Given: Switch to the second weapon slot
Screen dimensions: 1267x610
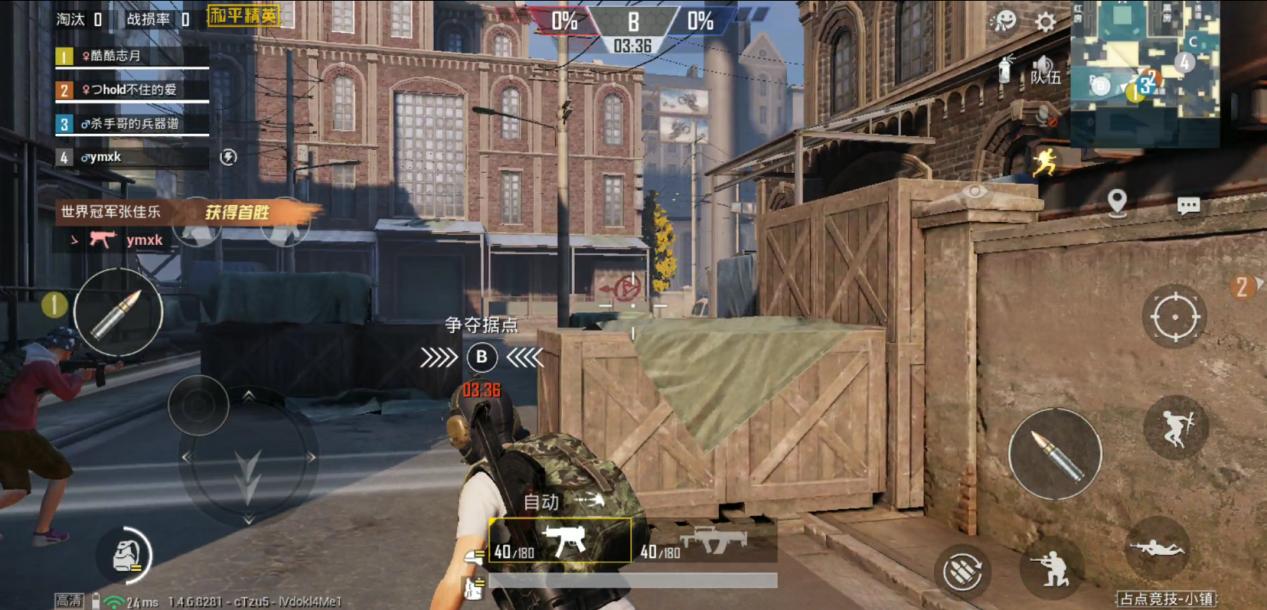Looking at the screenshot, I should (704, 543).
